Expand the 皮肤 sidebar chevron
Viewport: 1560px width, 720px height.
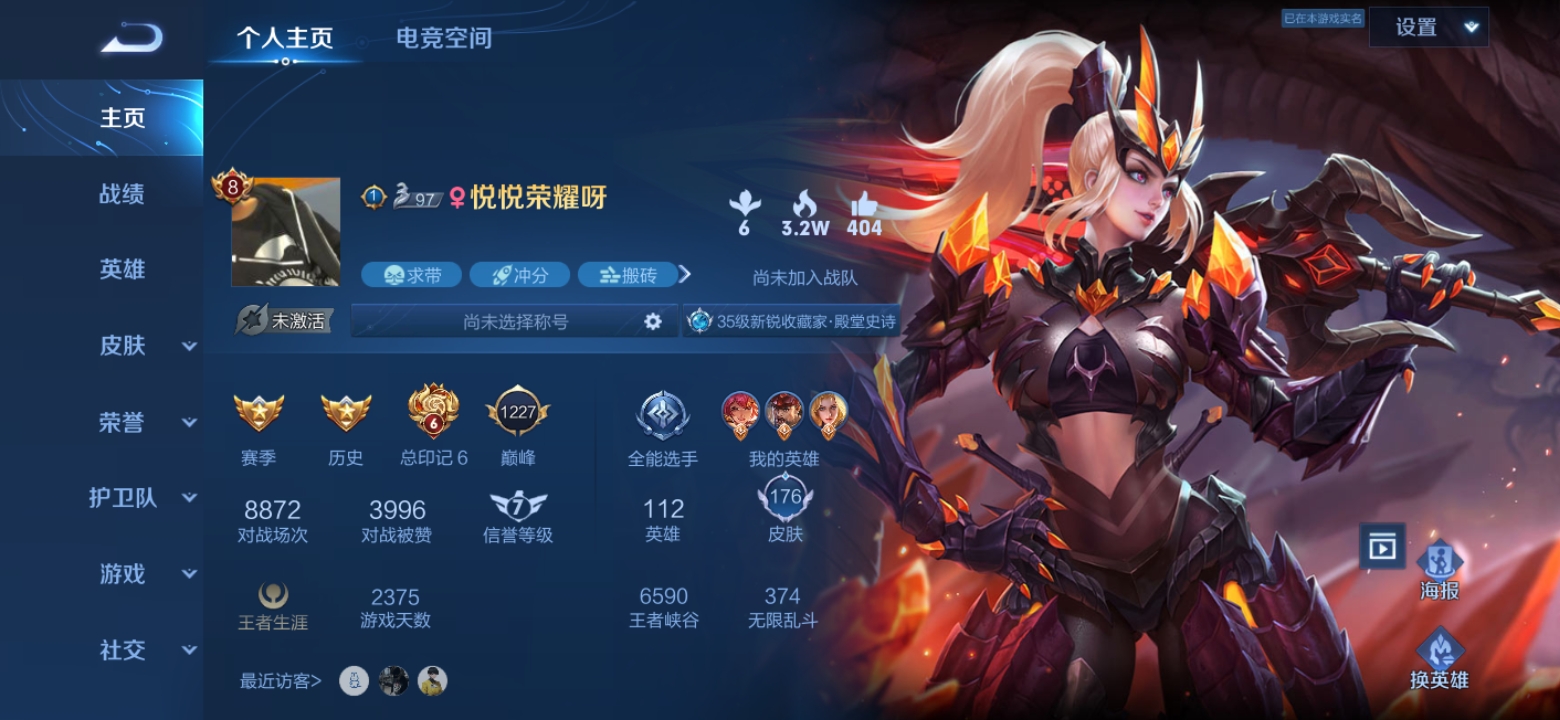pyautogui.click(x=187, y=347)
